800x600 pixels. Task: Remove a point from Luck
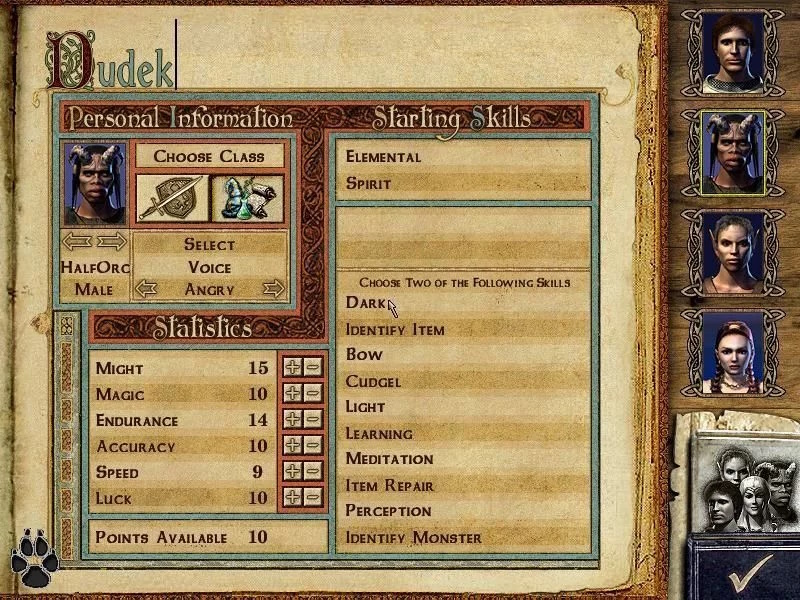click(x=313, y=496)
